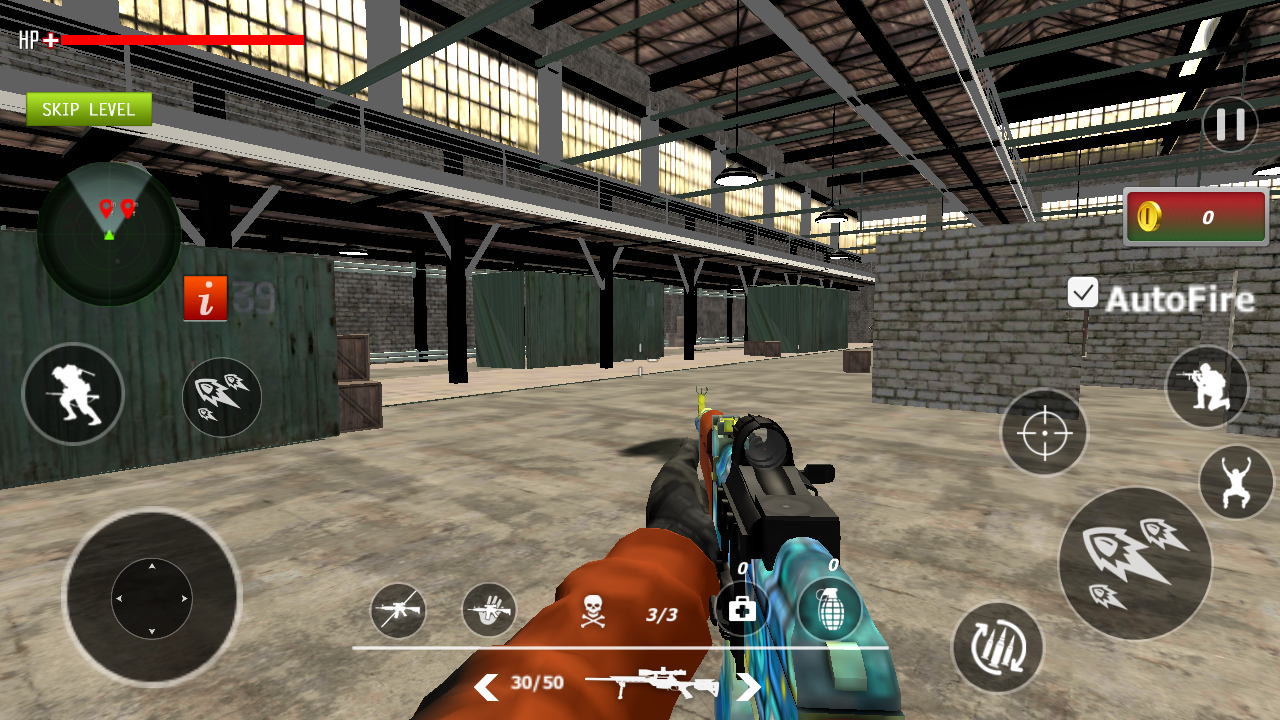Viewport: 1280px width, 720px height.
Task: Toggle the AutoFire checkbox
Action: 1083,292
